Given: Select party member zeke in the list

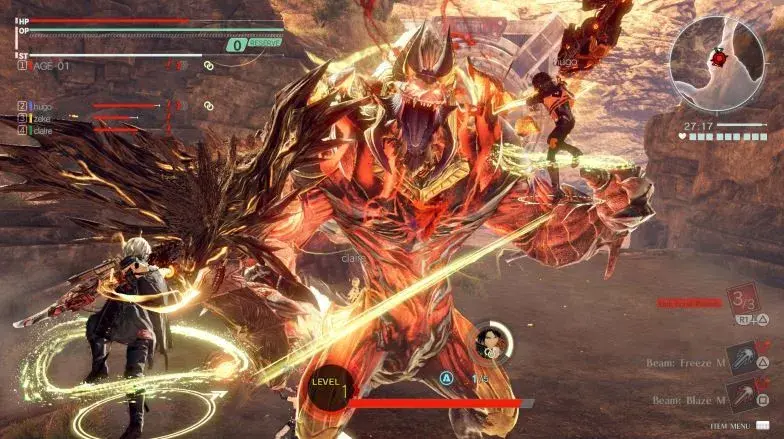Looking at the screenshot, I should tap(38, 118).
